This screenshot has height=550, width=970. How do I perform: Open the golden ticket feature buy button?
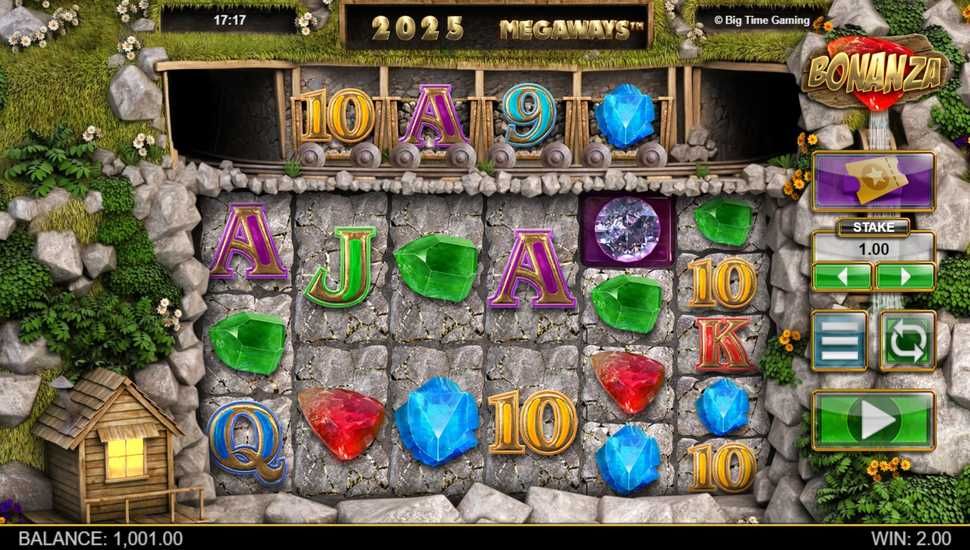pyautogui.click(x=873, y=180)
